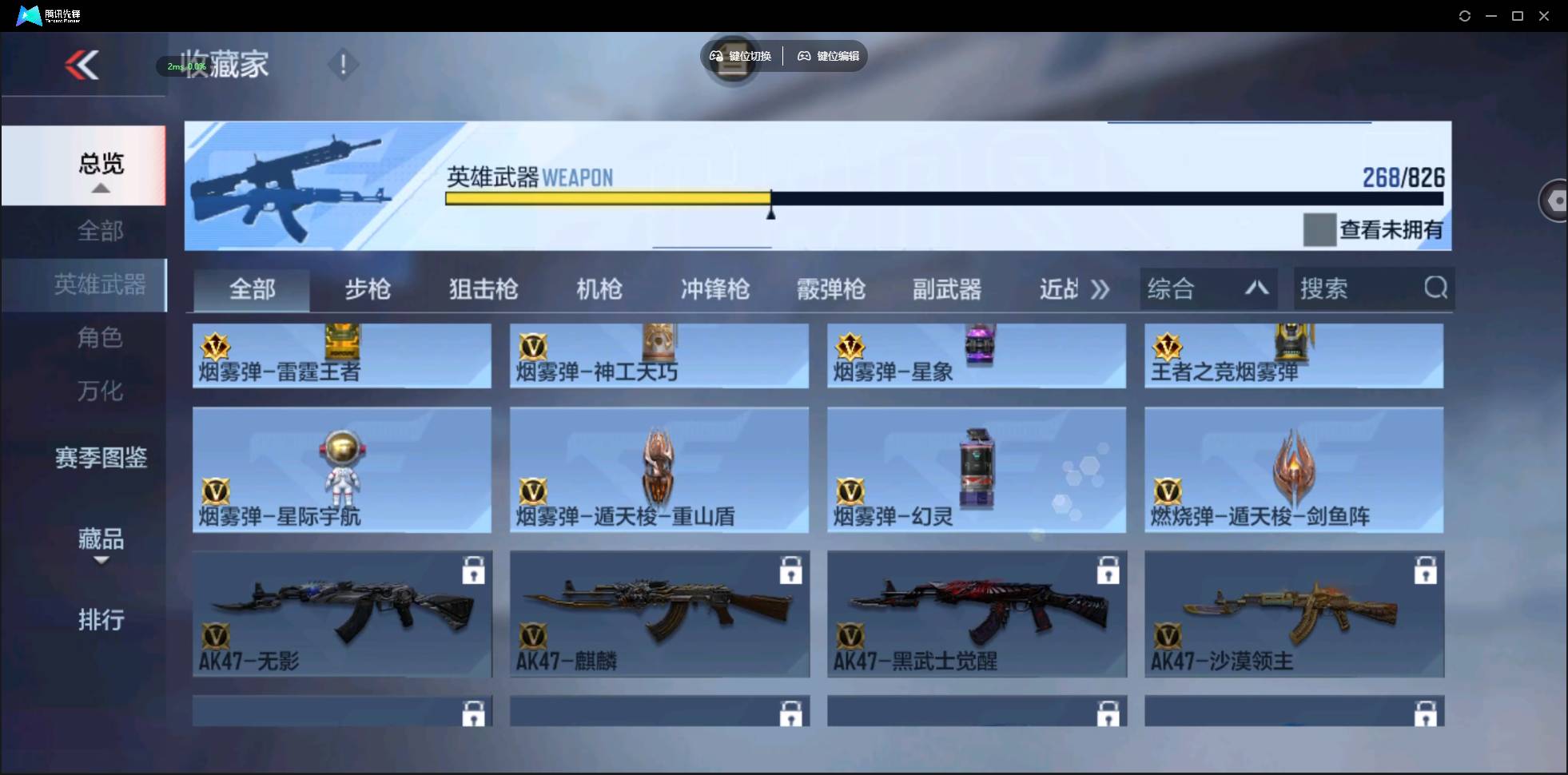
Task: Click the lock icon on AK47-无影 card
Action: point(475,570)
